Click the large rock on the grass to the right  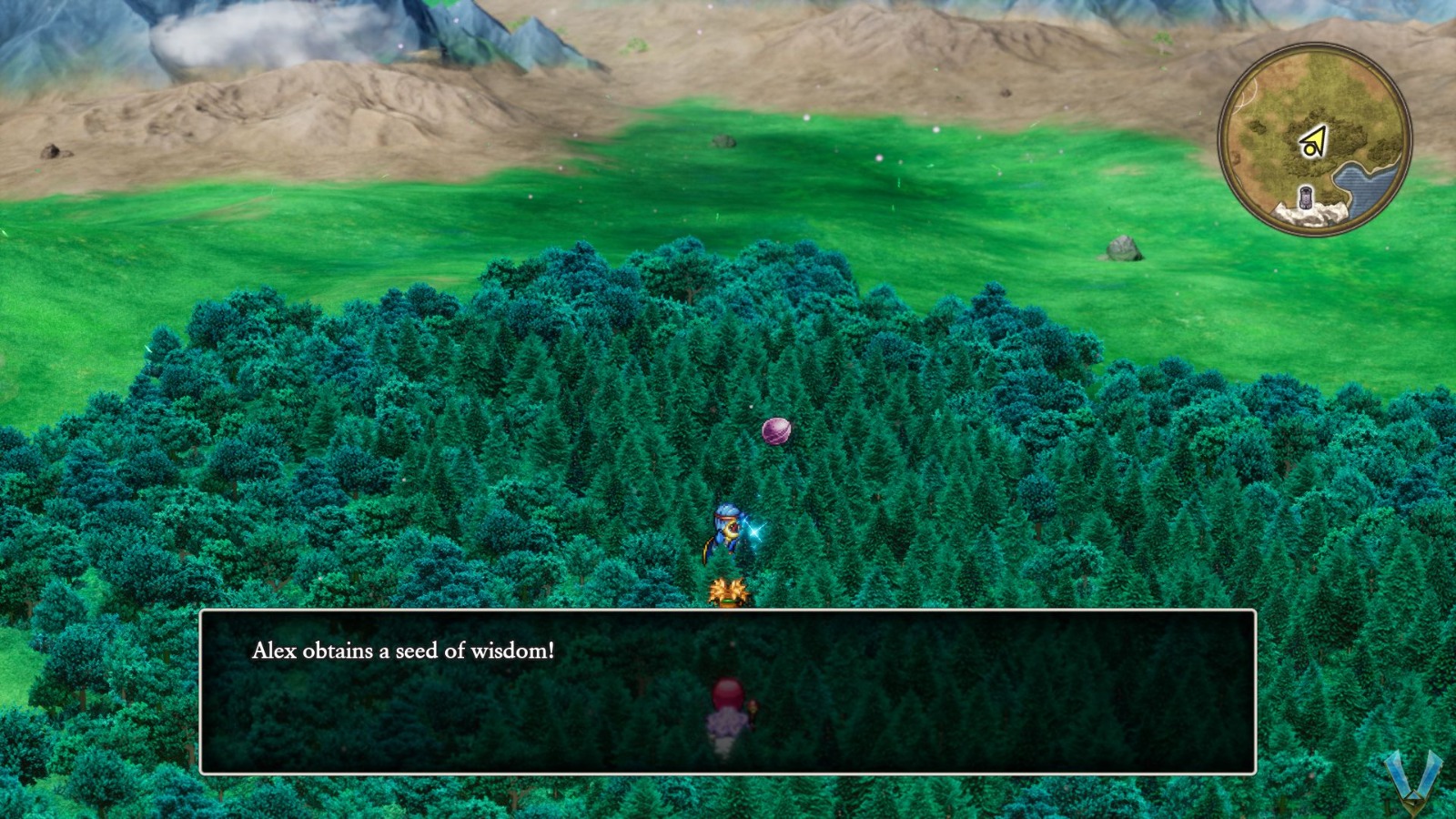(x=1121, y=249)
